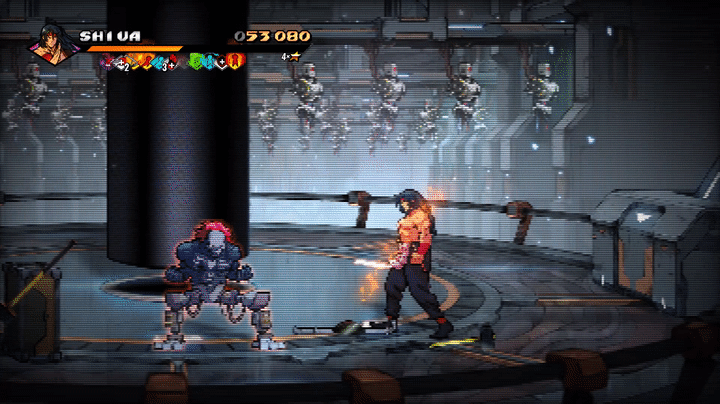Select the green perk icon
The width and height of the screenshot is (720, 404).
197,62
